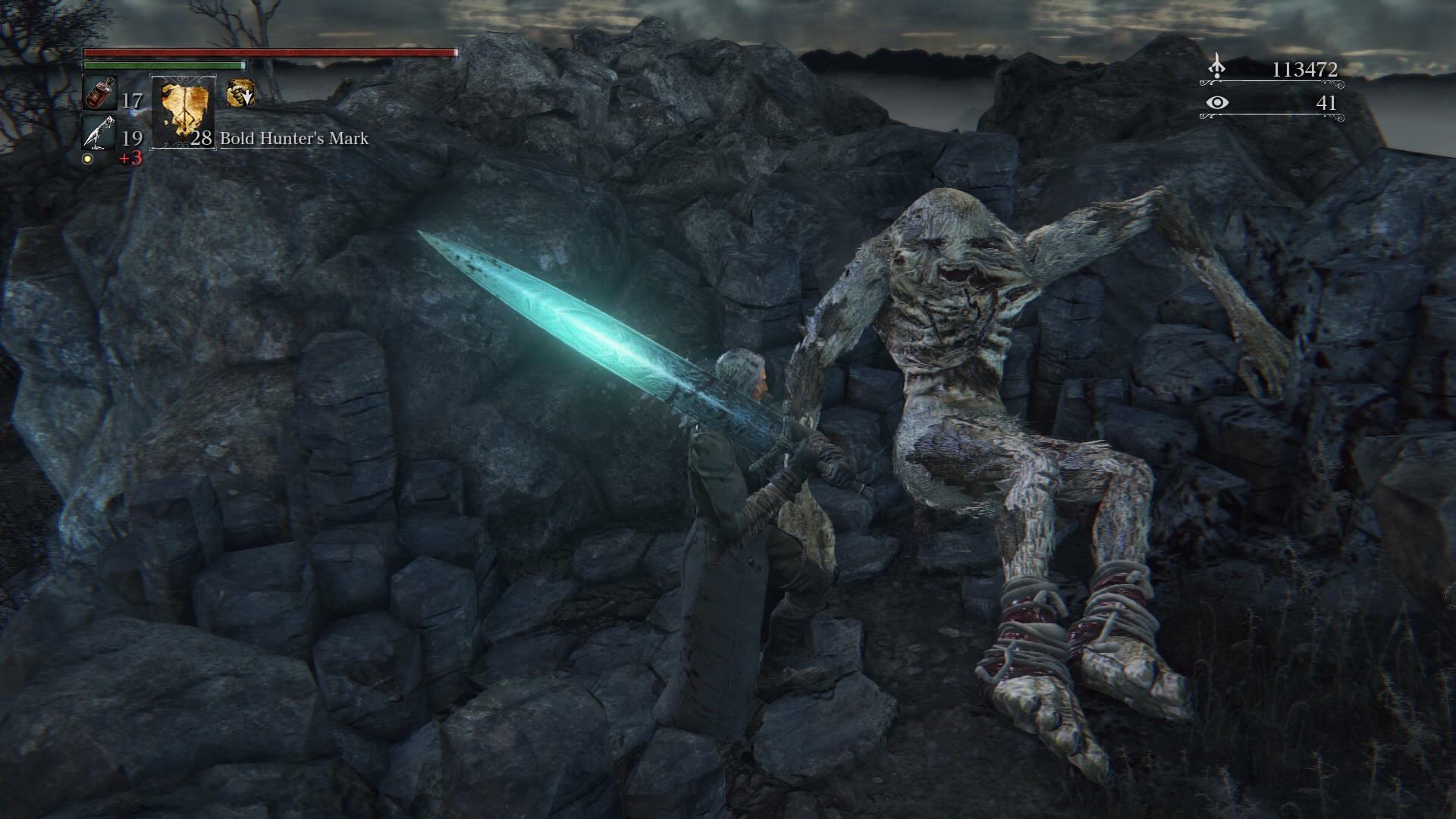The width and height of the screenshot is (1456, 819).
Task: Click the Blood Echoes icon
Action: tap(1217, 67)
